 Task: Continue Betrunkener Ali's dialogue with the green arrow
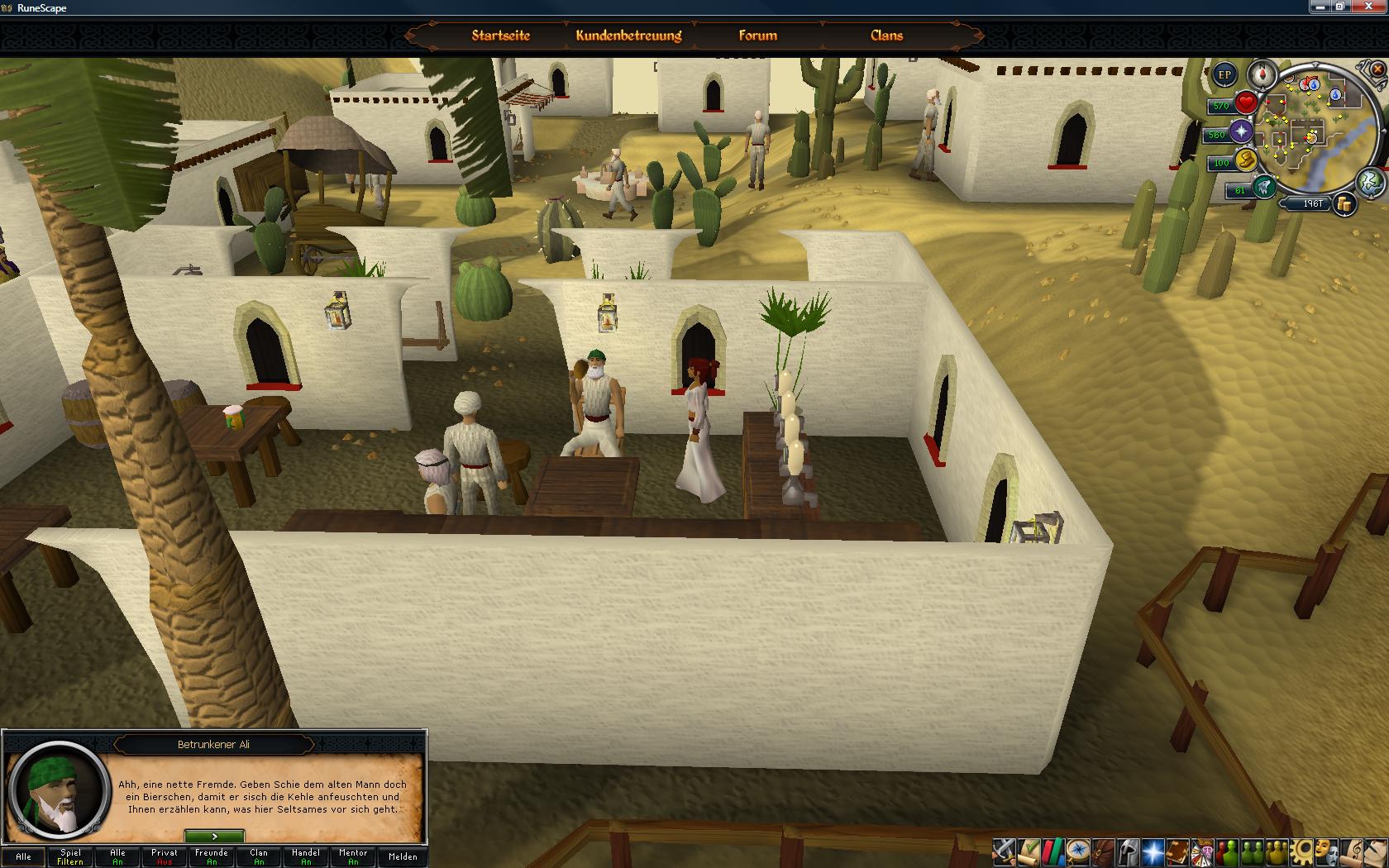click(x=214, y=837)
